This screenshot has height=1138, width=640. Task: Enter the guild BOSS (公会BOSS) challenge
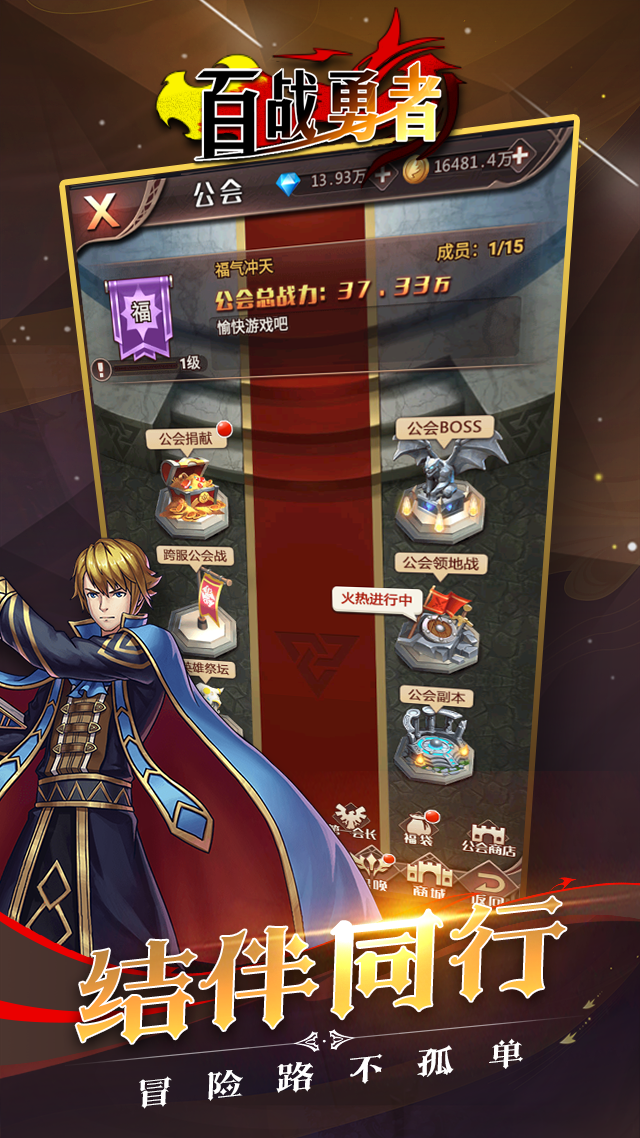(437, 480)
